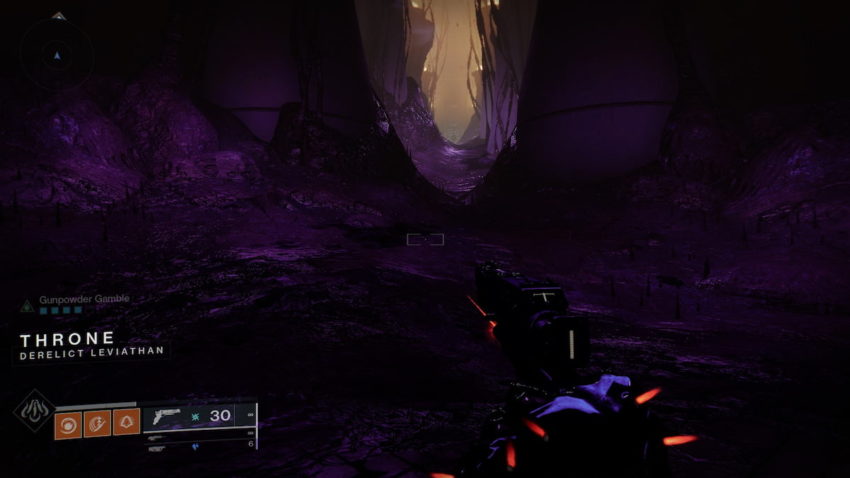Image resolution: width=850 pixels, height=478 pixels.
Task: Use the orange melee ability icon
Action: tap(98, 422)
